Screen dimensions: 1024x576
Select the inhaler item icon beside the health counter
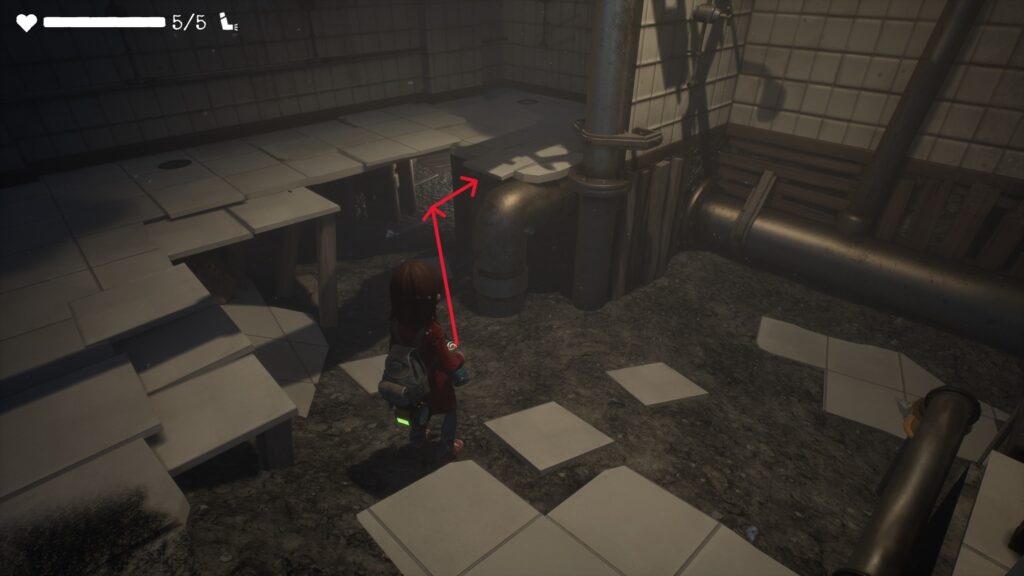[x=227, y=23]
